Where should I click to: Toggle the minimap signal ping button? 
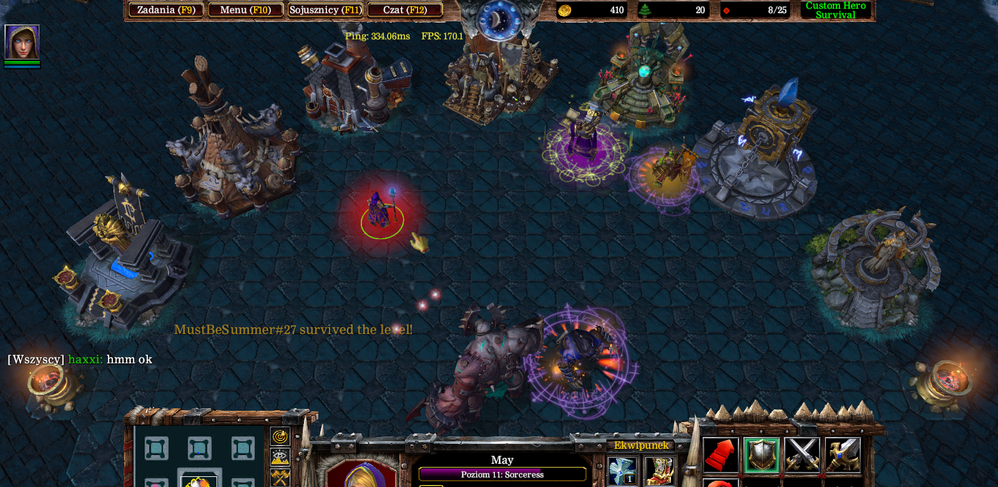280,437
